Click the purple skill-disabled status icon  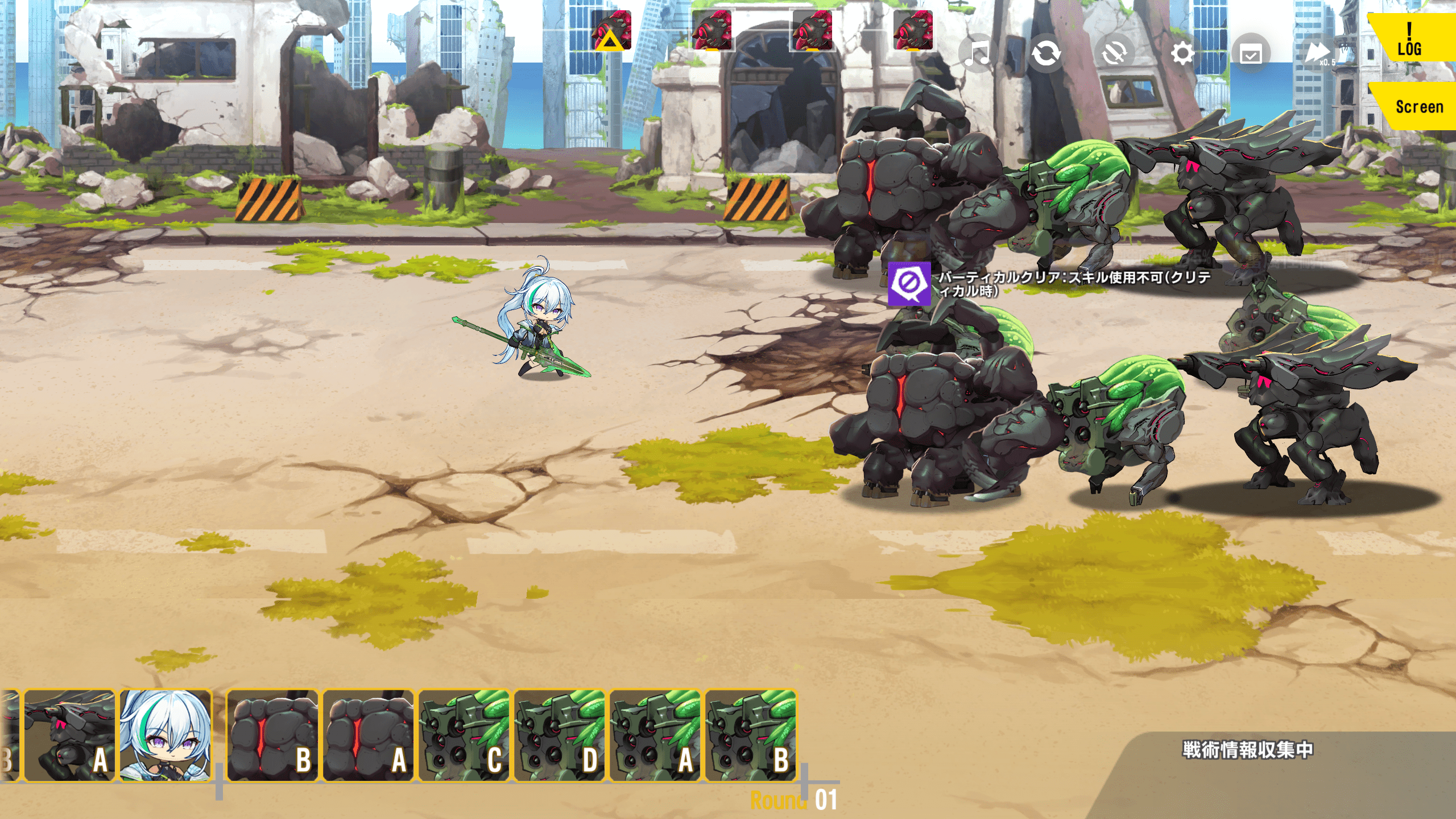coord(909,283)
